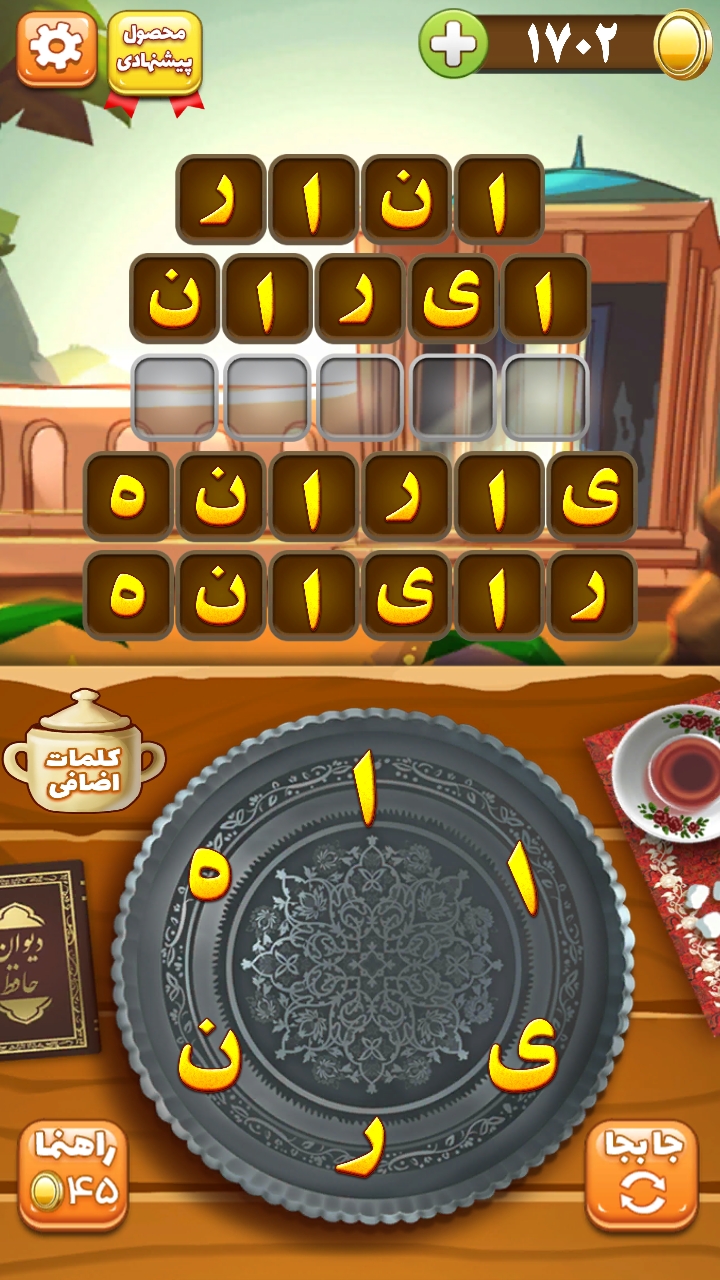
Task: Open the کلمات اضافی pot
Action: tap(84, 755)
